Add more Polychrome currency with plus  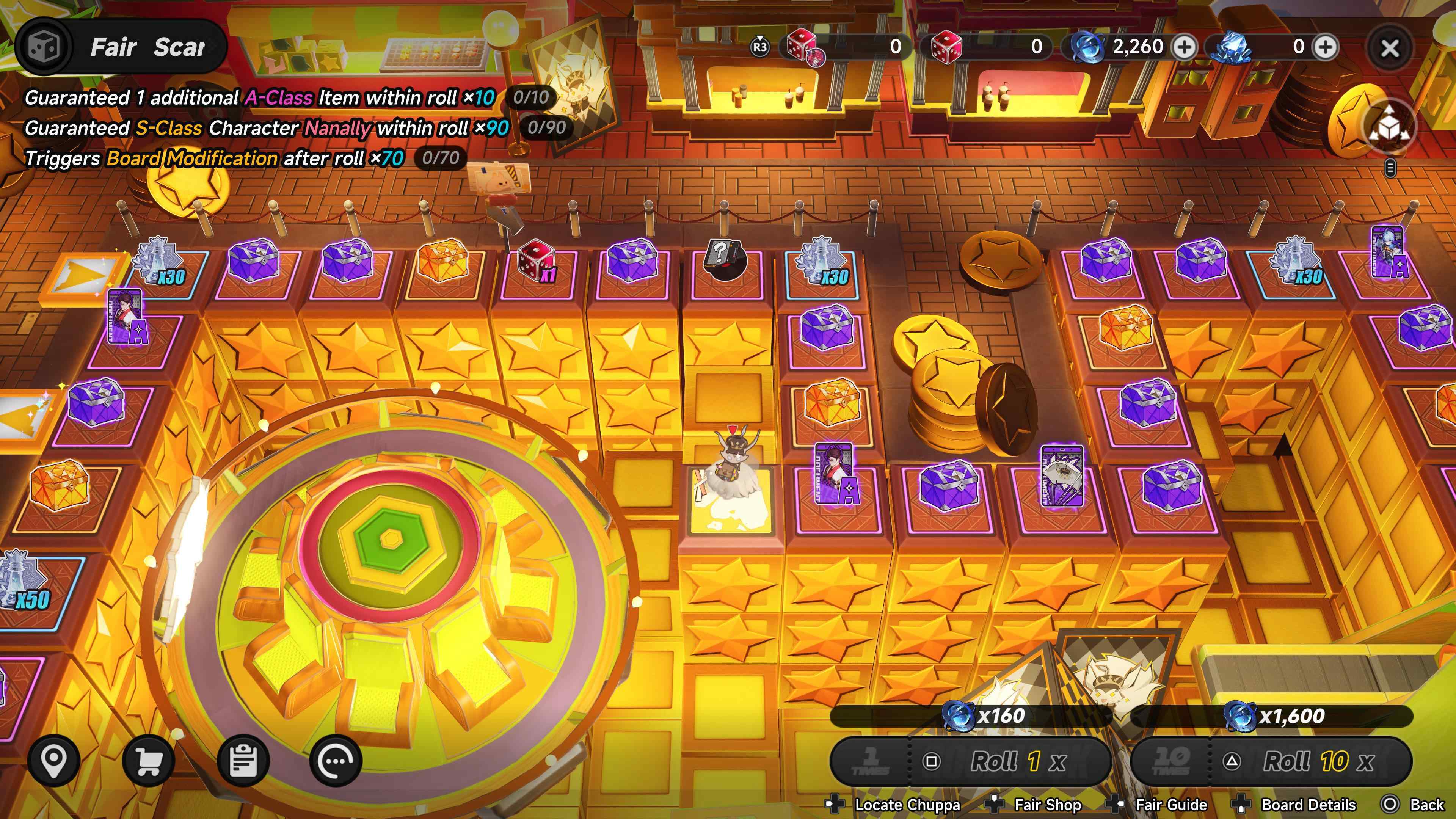pyautogui.click(x=1185, y=47)
